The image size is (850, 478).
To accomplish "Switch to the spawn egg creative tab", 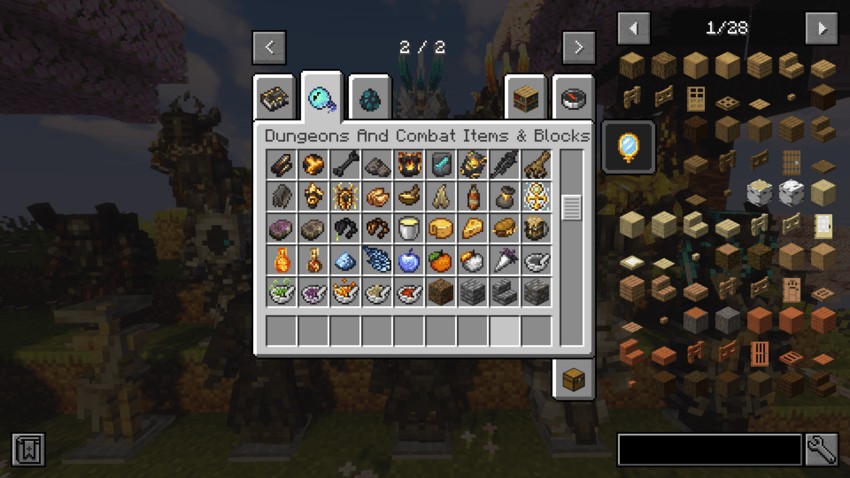I will point(371,97).
